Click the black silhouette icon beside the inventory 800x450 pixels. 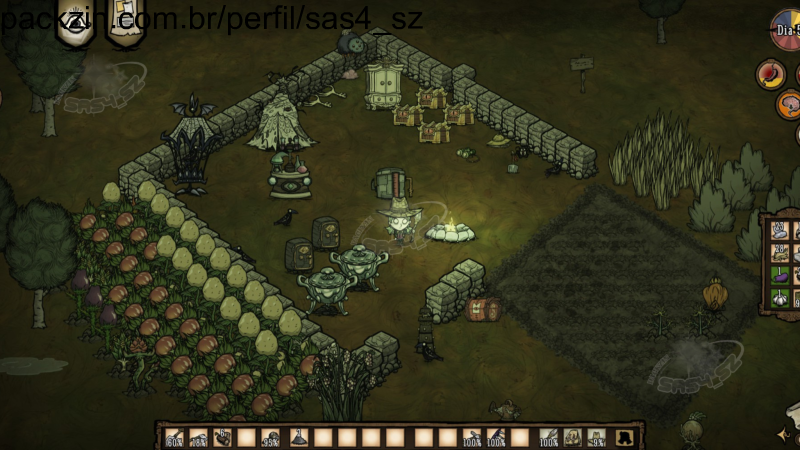pos(625,437)
